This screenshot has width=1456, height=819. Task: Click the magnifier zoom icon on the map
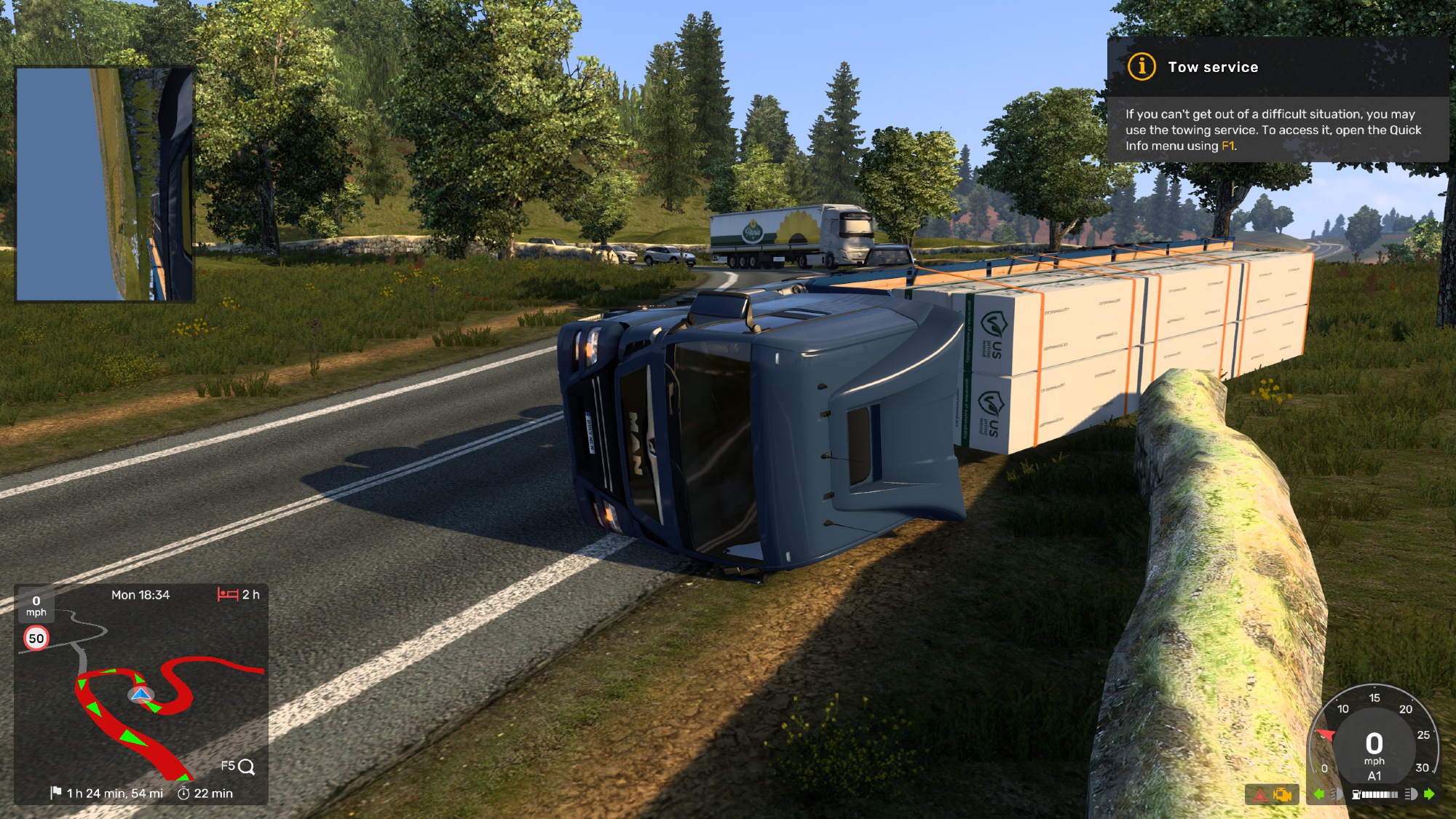(247, 767)
